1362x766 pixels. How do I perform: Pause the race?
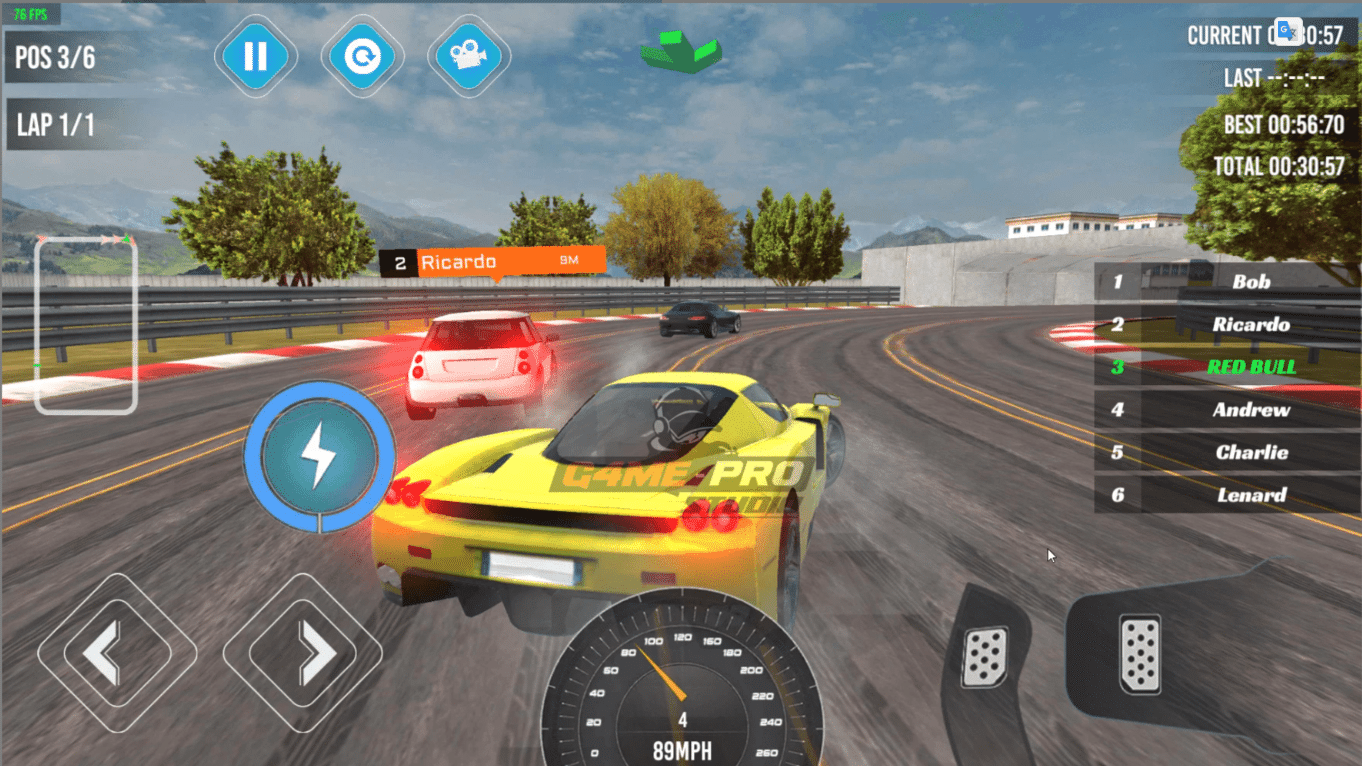pyautogui.click(x=256, y=56)
